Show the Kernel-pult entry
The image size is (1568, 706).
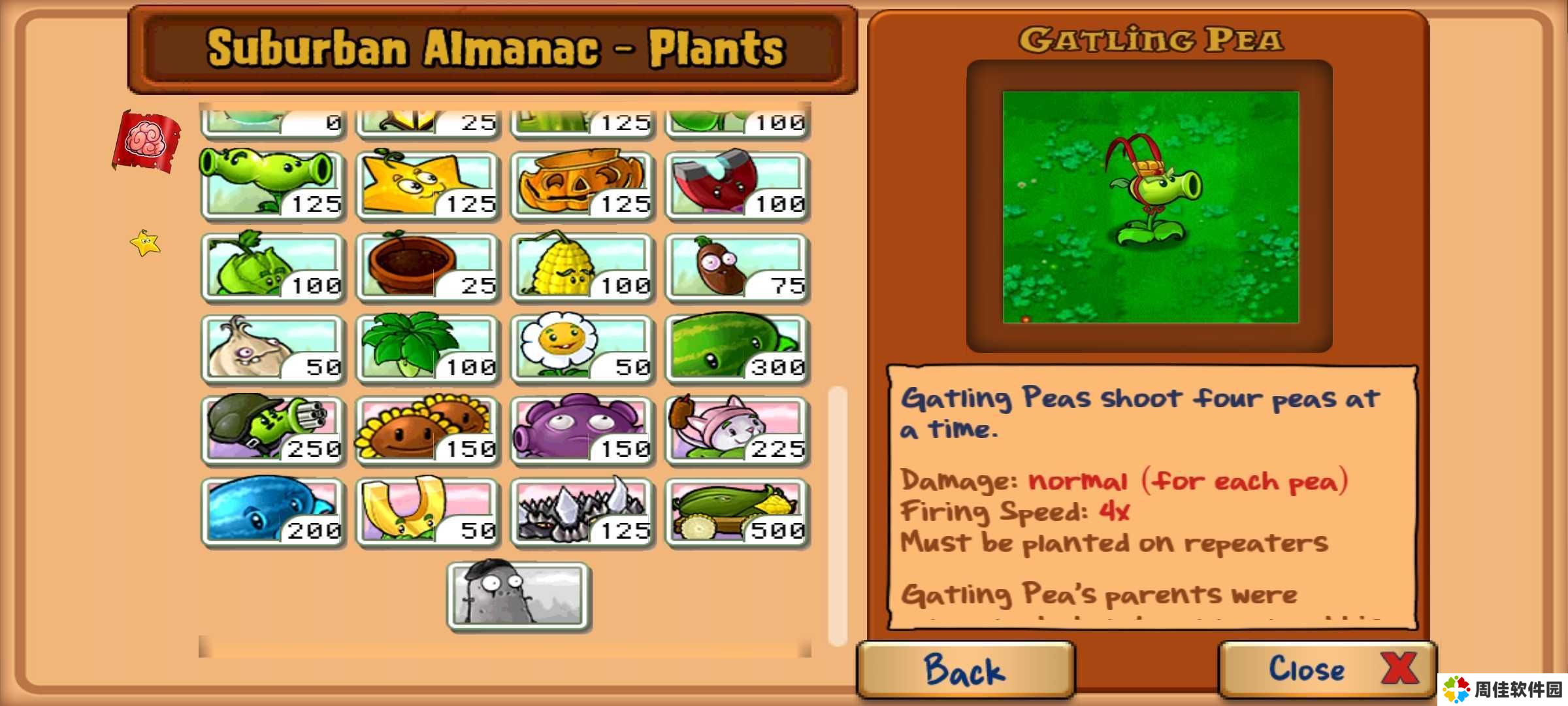tap(582, 266)
